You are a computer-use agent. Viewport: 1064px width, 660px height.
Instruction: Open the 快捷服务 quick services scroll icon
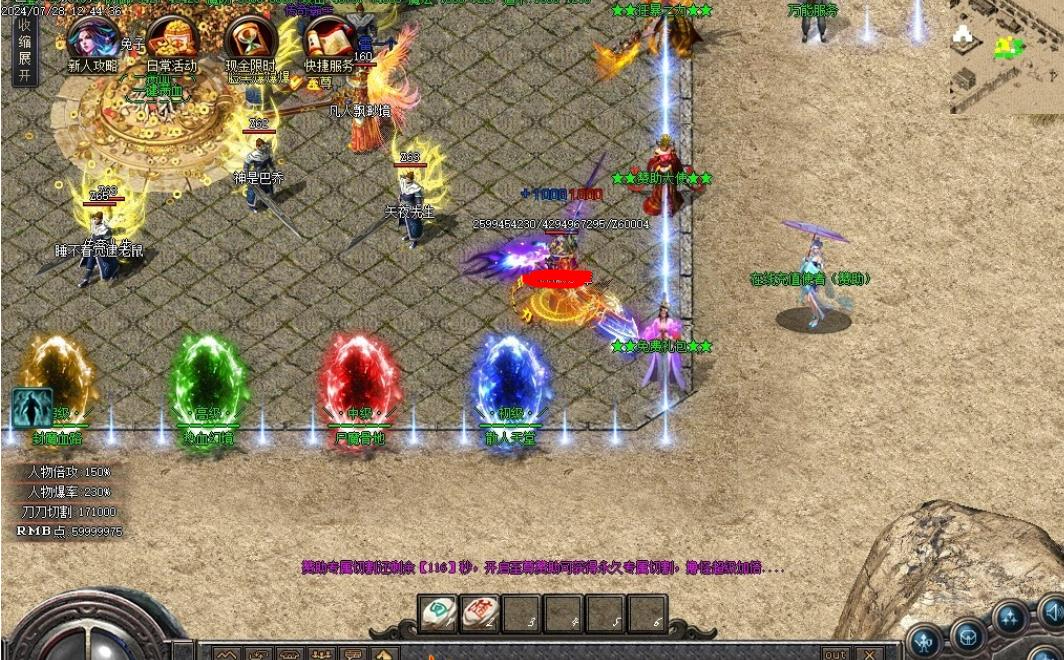[329, 42]
